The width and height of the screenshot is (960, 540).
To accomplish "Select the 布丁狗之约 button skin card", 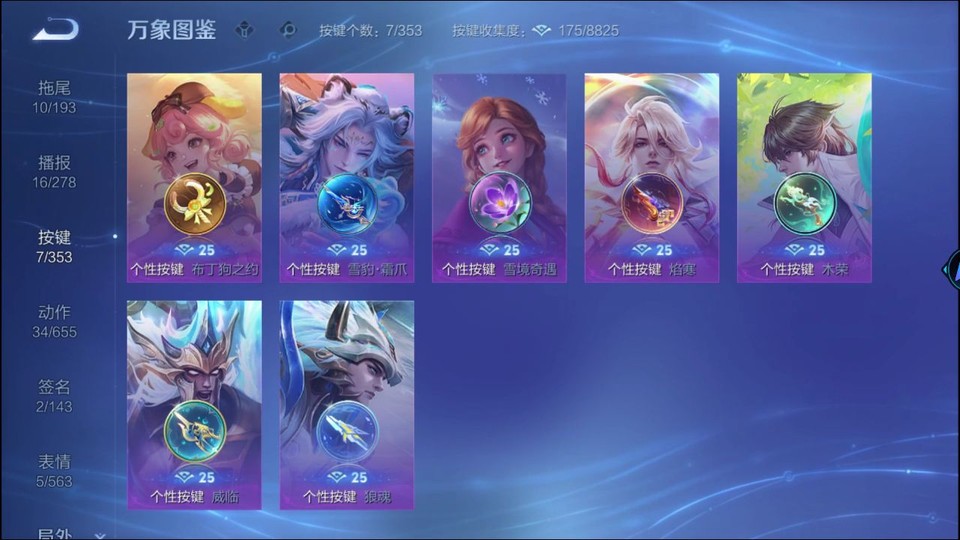I will click(x=194, y=177).
